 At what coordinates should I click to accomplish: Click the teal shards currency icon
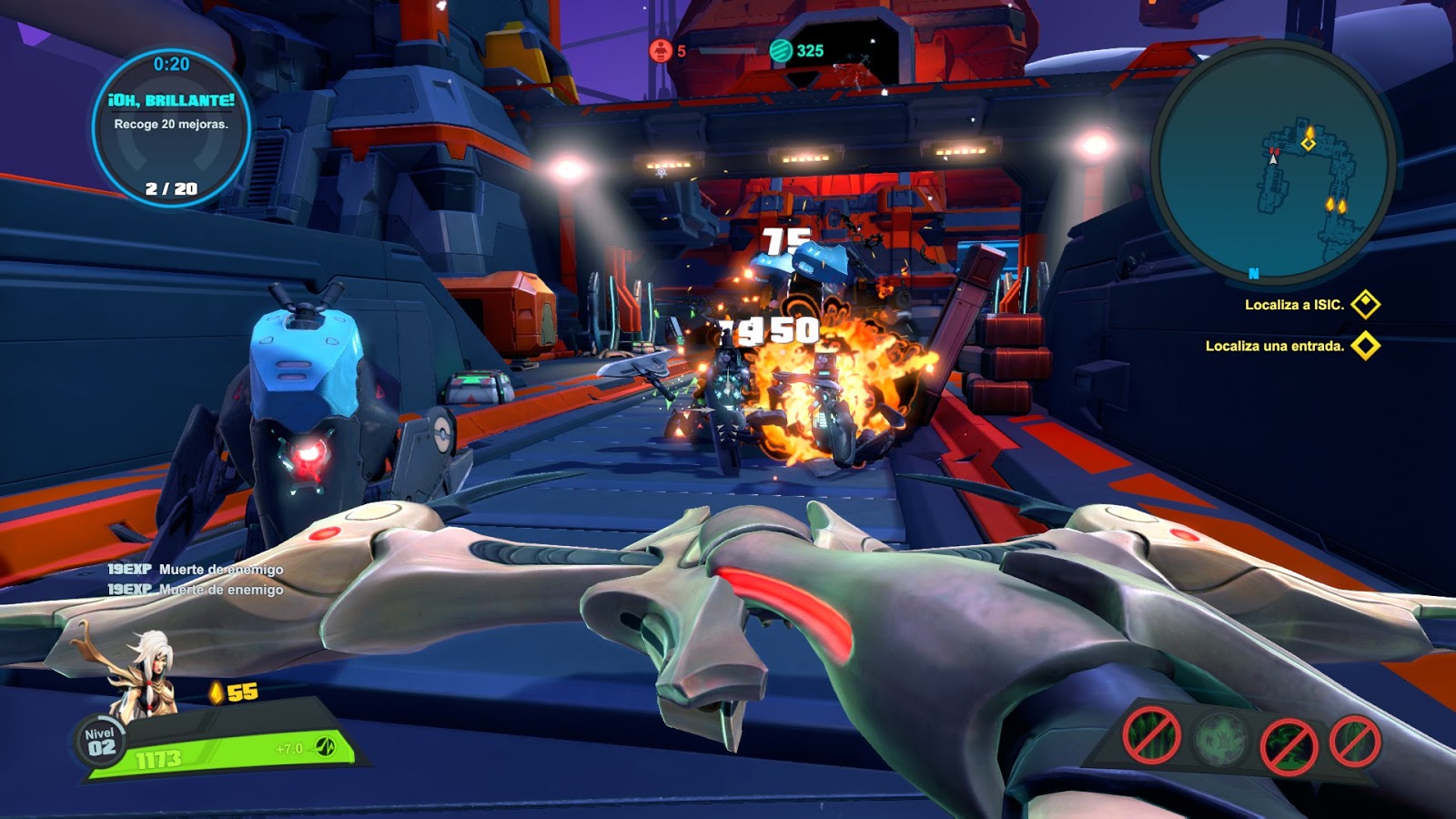click(781, 51)
